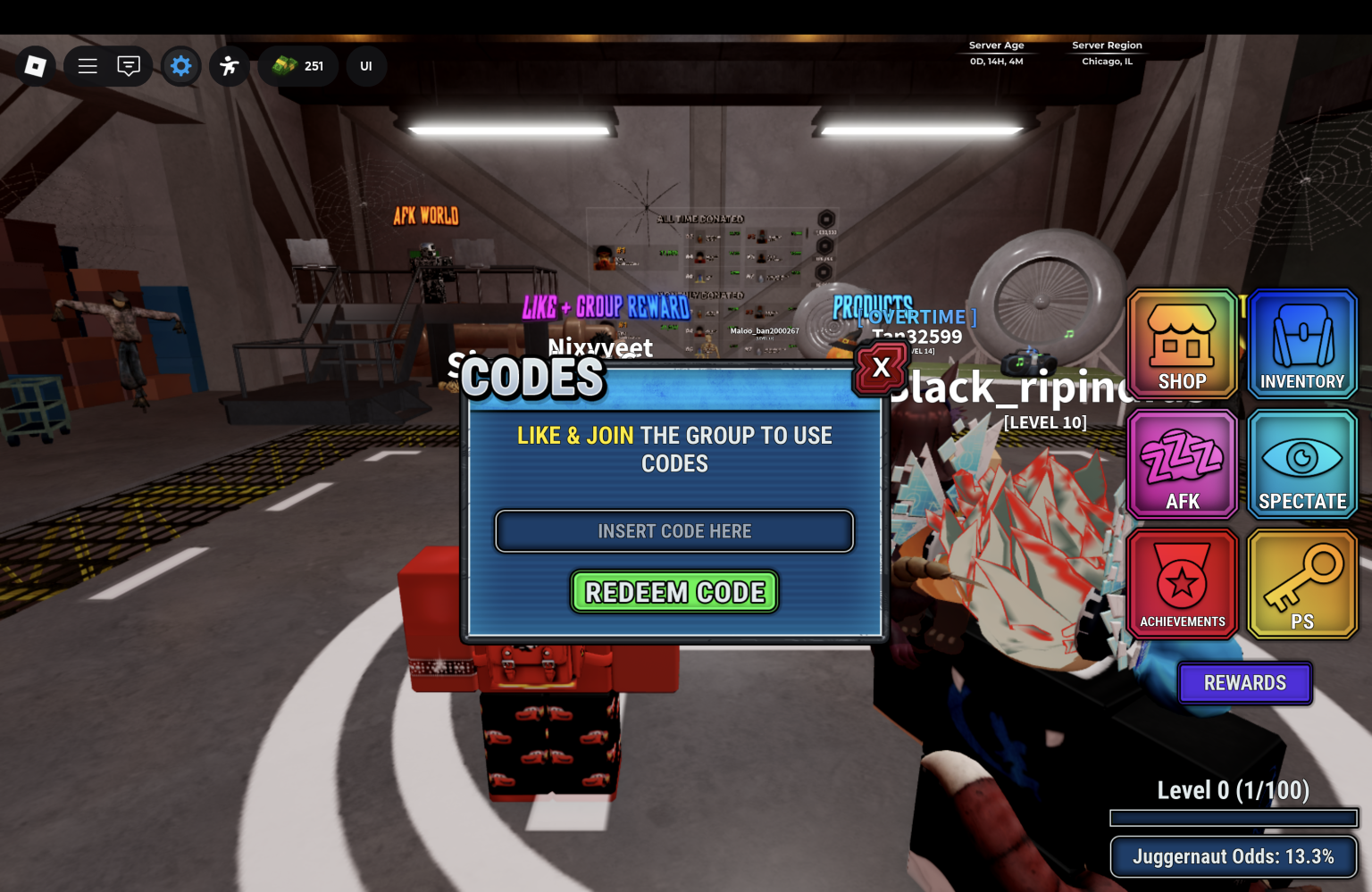This screenshot has width=1372, height=892.
Task: Show the Rewards window
Action: [x=1244, y=683]
